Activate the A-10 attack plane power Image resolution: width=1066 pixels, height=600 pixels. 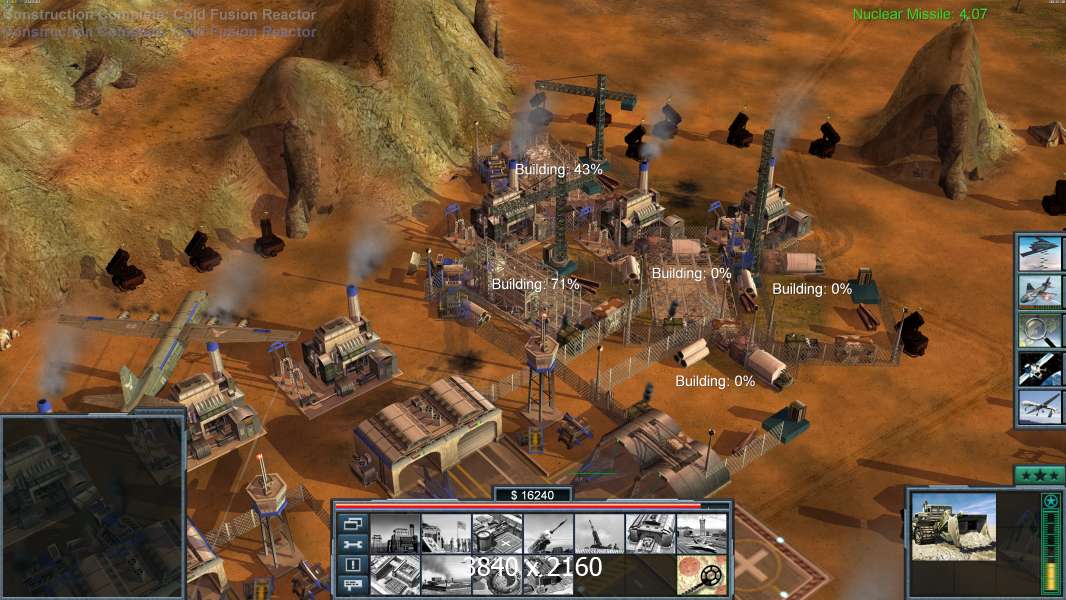(x=1039, y=291)
